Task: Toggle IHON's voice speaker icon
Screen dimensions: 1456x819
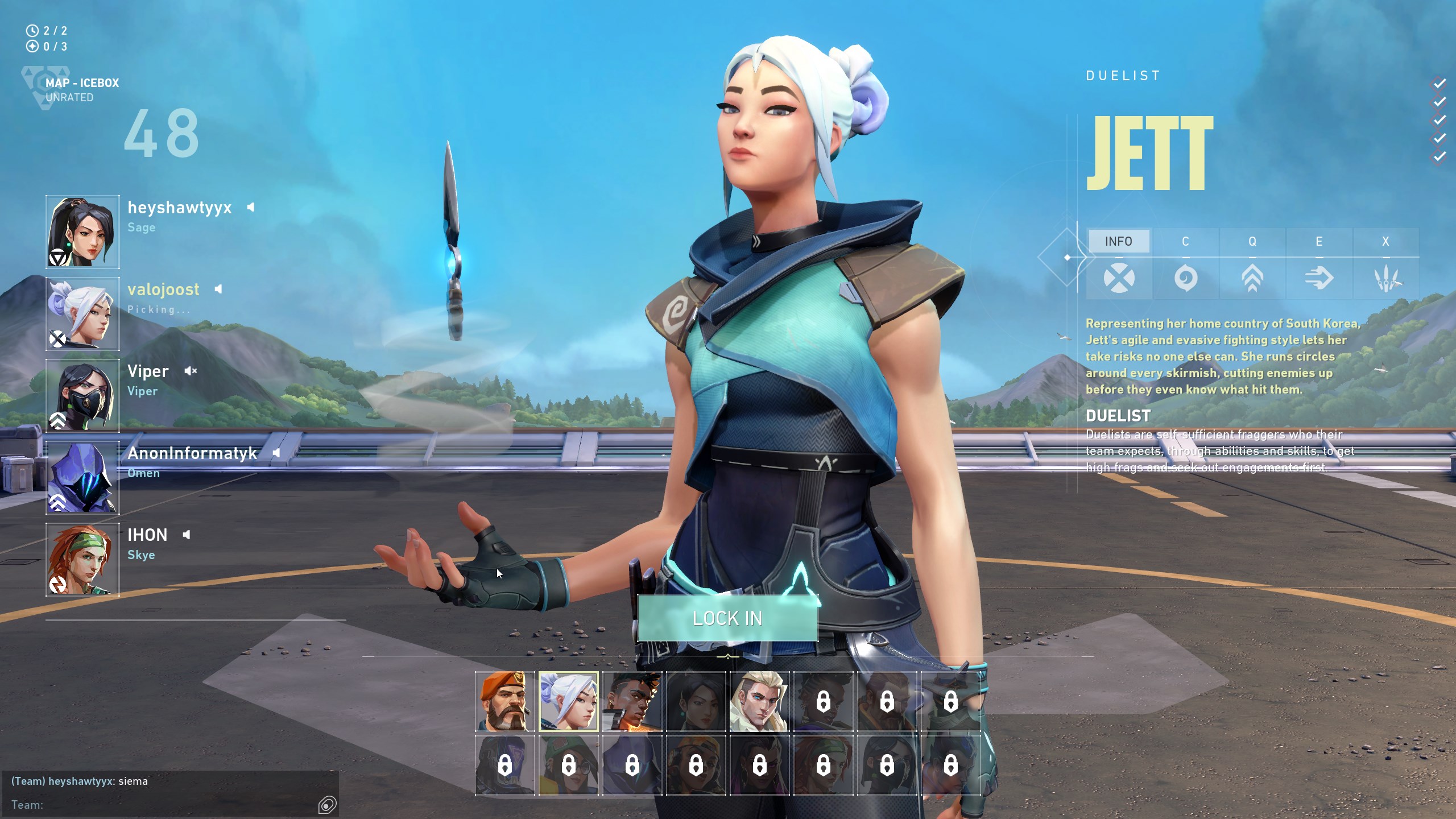Action: click(187, 535)
